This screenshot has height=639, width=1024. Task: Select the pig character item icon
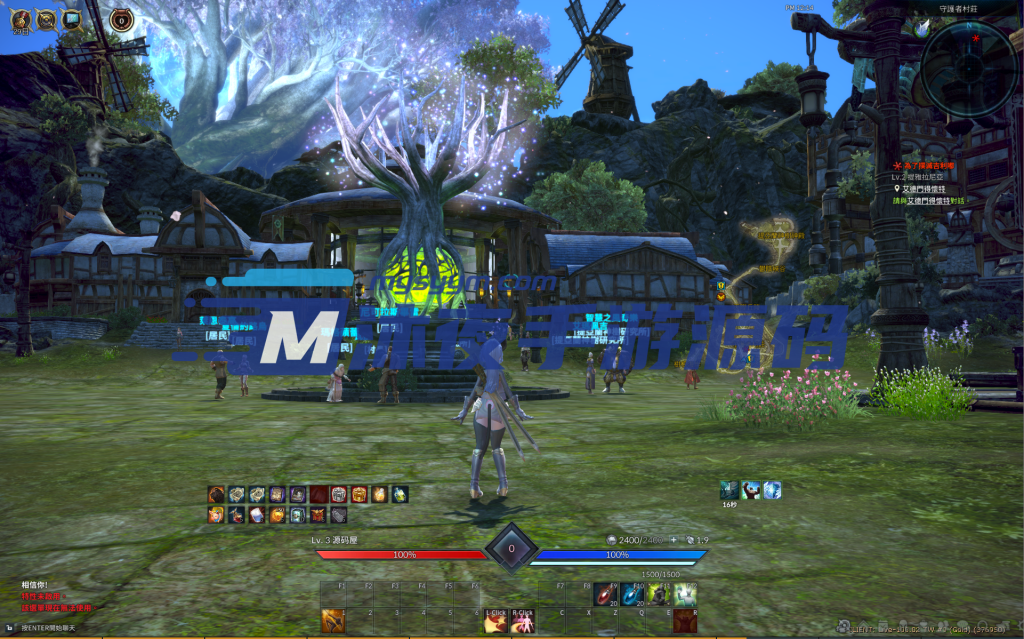[x=216, y=515]
